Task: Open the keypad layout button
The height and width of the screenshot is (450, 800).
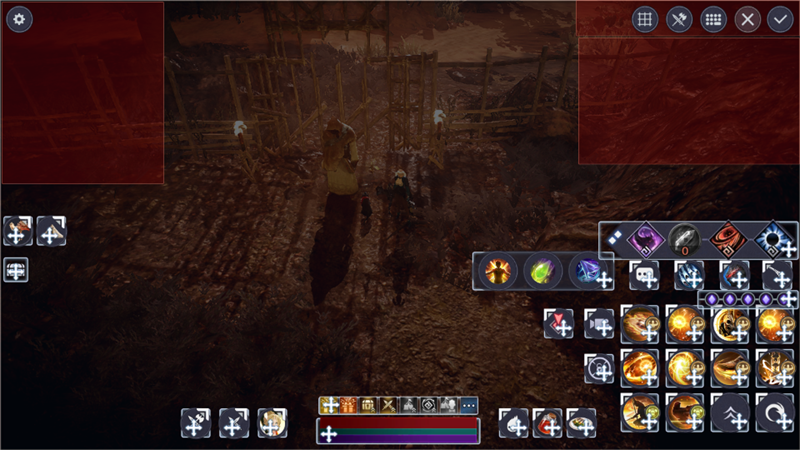Action: pyautogui.click(x=713, y=20)
